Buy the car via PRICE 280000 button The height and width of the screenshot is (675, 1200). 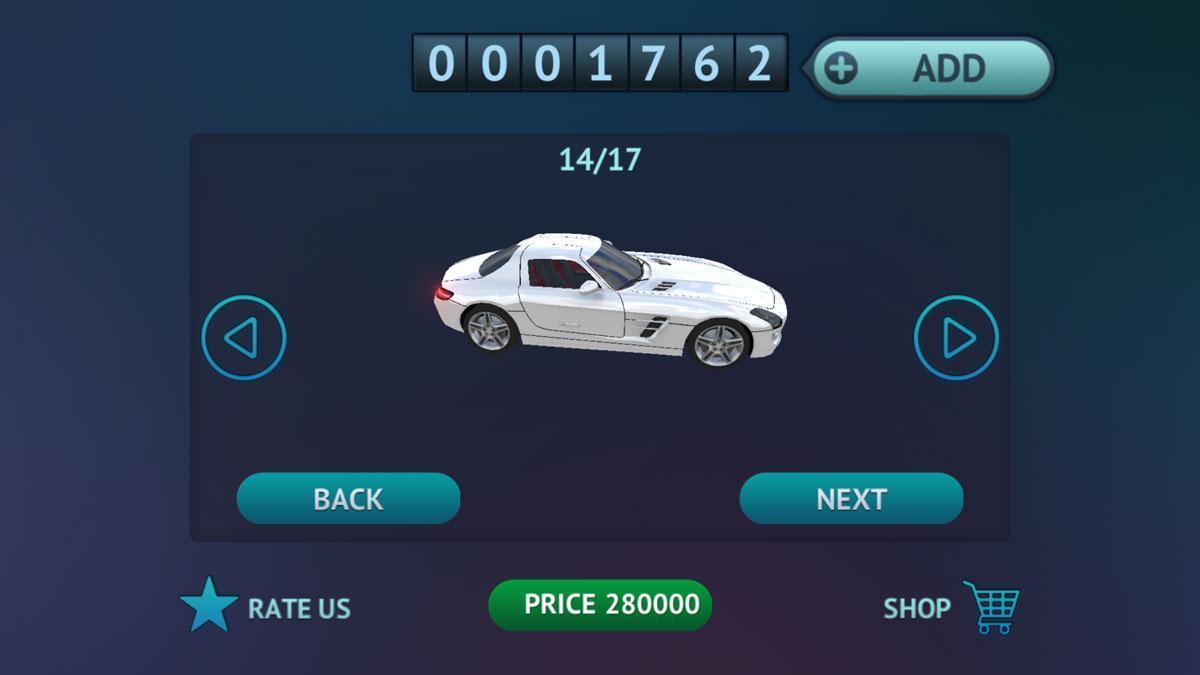click(x=600, y=605)
